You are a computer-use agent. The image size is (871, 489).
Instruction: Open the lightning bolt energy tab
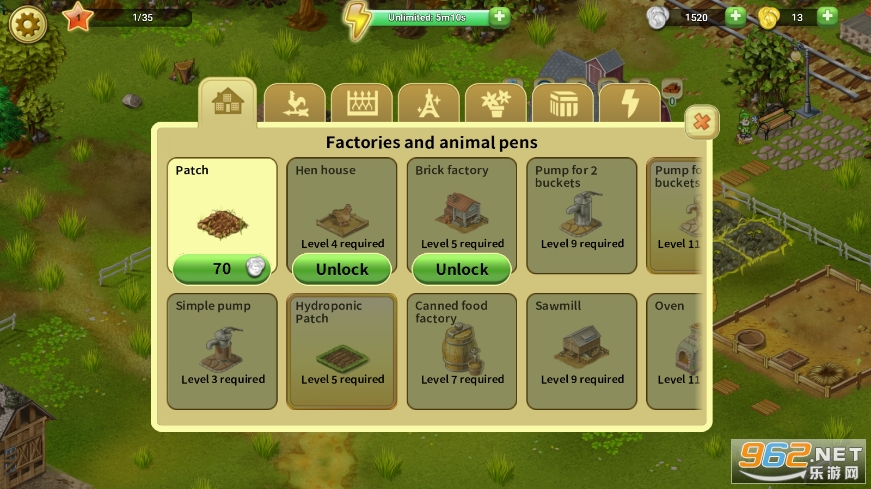(629, 103)
